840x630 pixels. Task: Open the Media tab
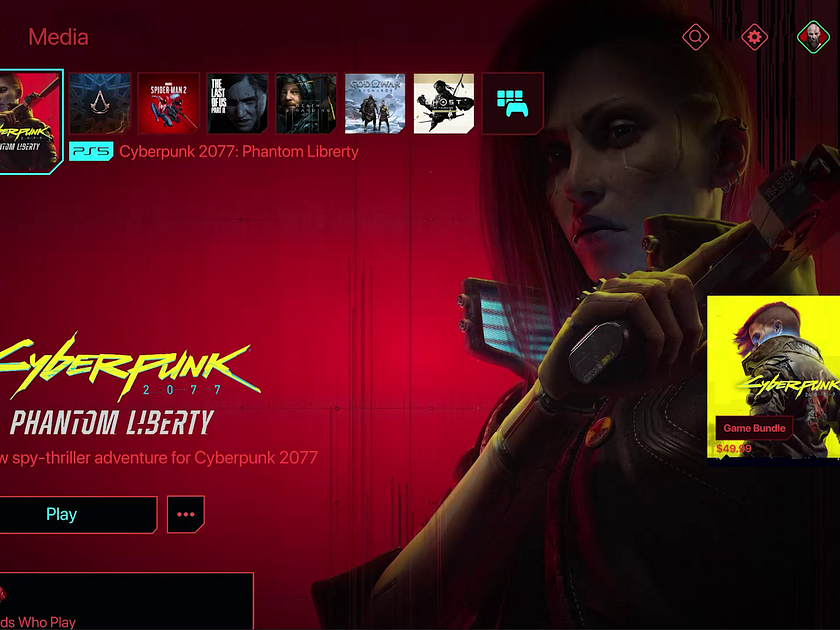58,38
